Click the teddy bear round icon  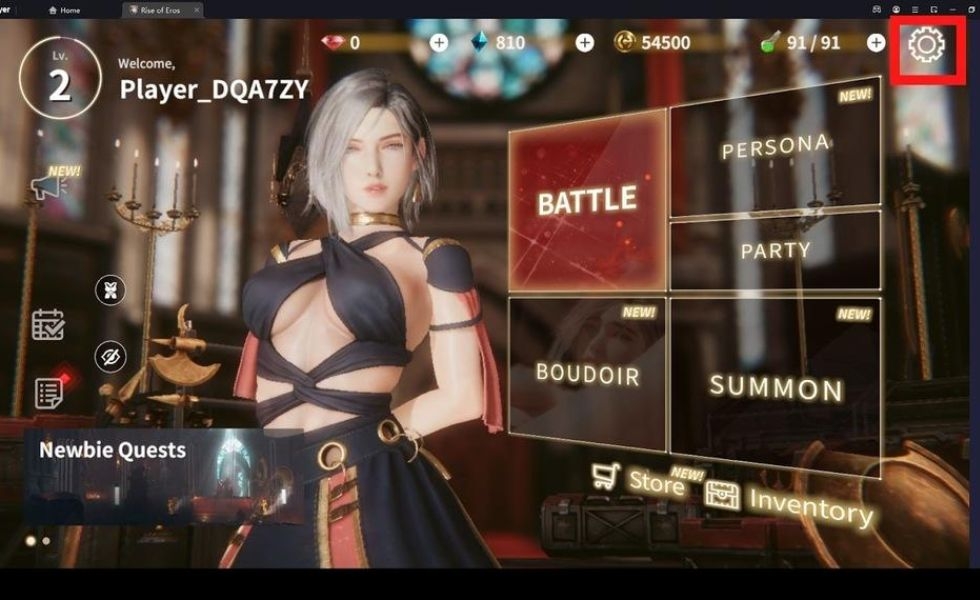(x=110, y=291)
